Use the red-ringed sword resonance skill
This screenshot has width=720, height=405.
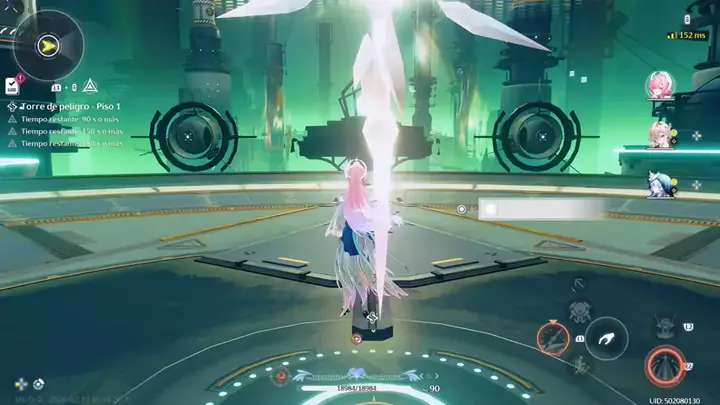(x=553, y=338)
